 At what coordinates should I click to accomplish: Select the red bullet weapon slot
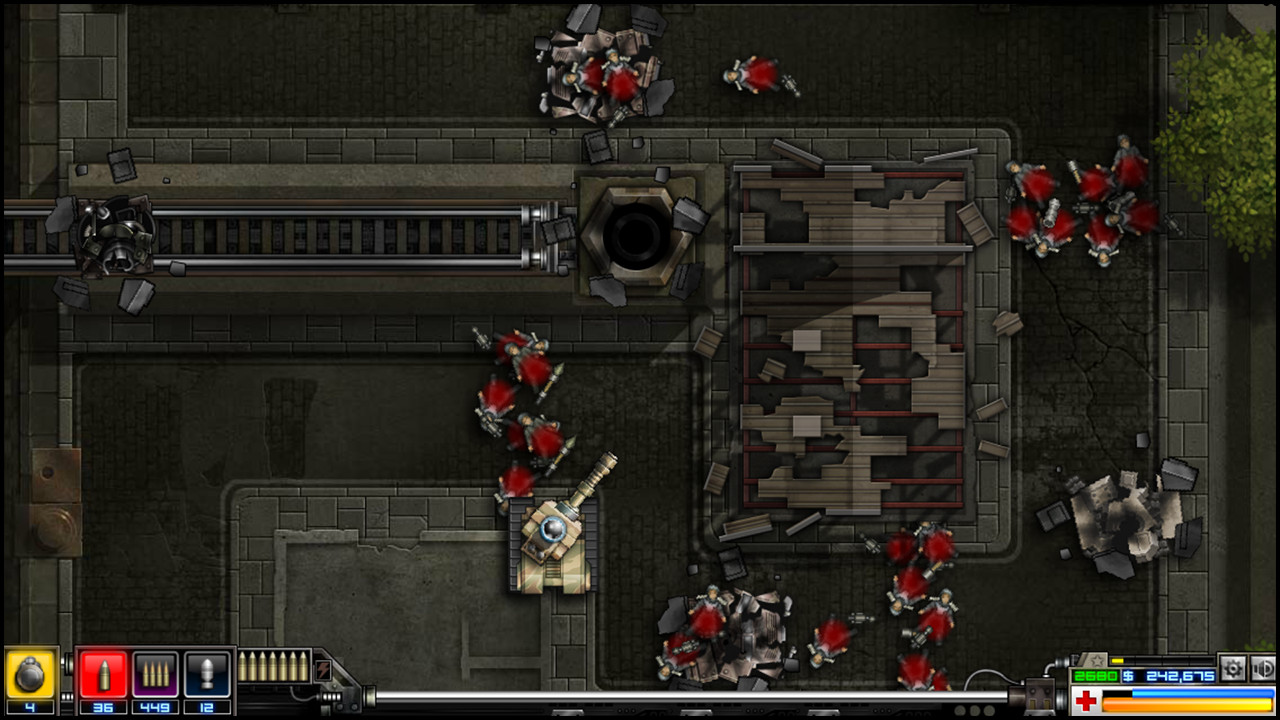click(x=106, y=673)
